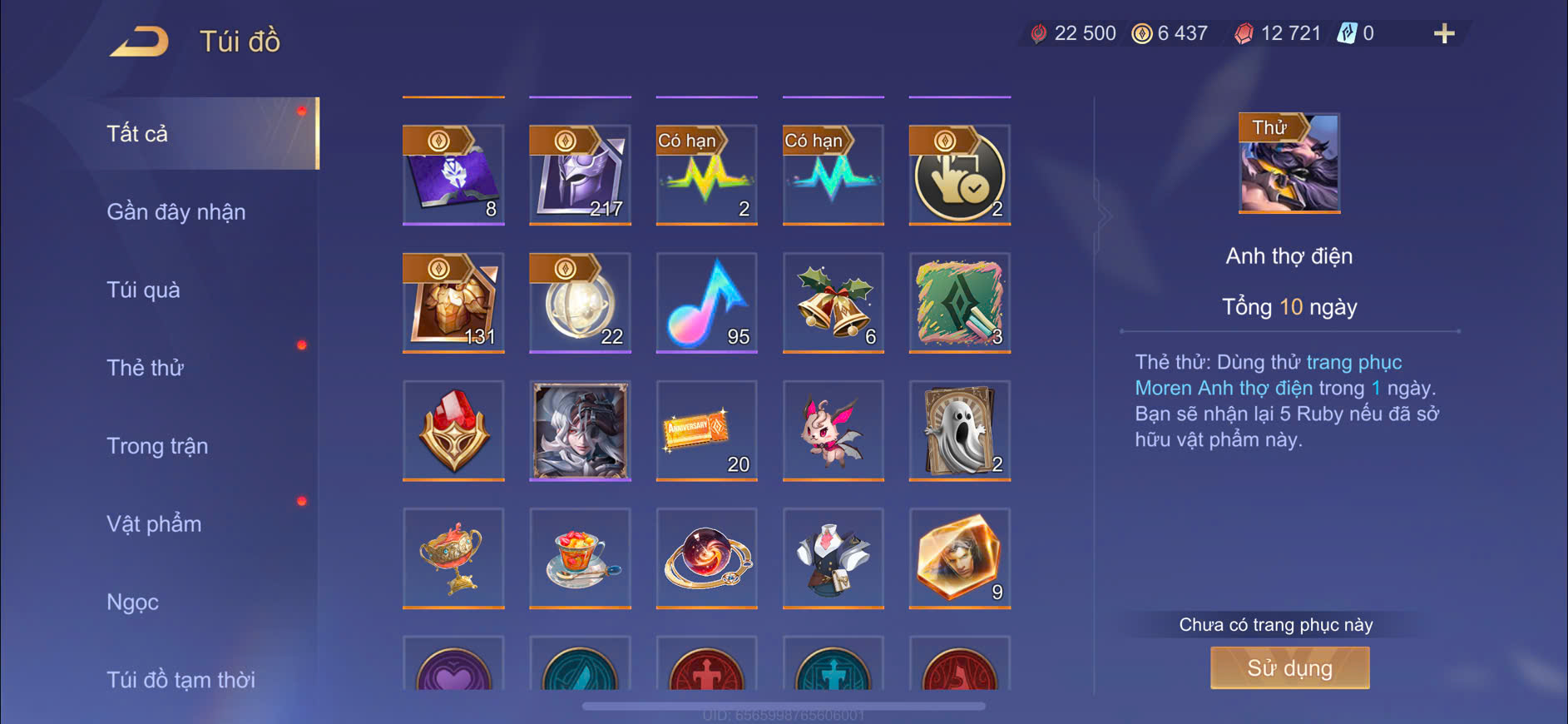Pick the ghost card item
Viewport: 1568px width, 724px height.
(x=960, y=430)
